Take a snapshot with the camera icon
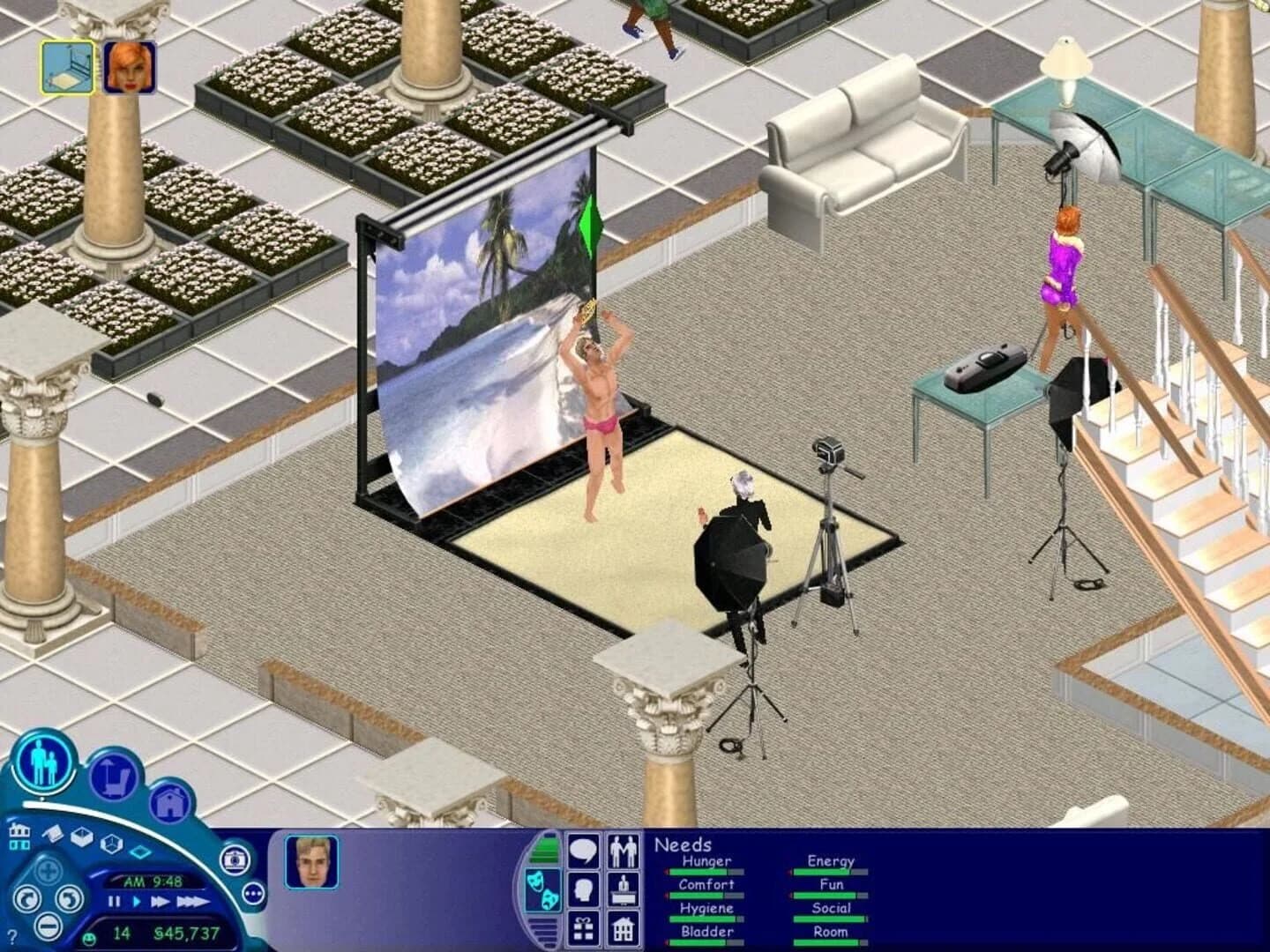 click(x=235, y=861)
